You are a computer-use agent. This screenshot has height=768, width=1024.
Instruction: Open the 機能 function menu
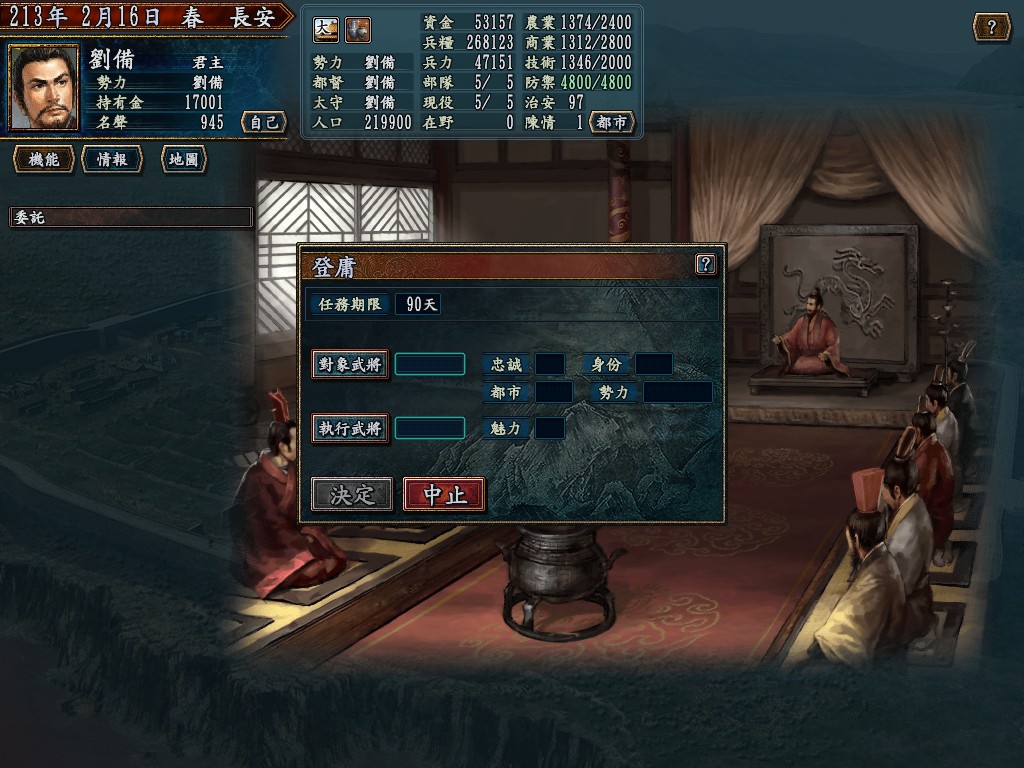[44, 160]
